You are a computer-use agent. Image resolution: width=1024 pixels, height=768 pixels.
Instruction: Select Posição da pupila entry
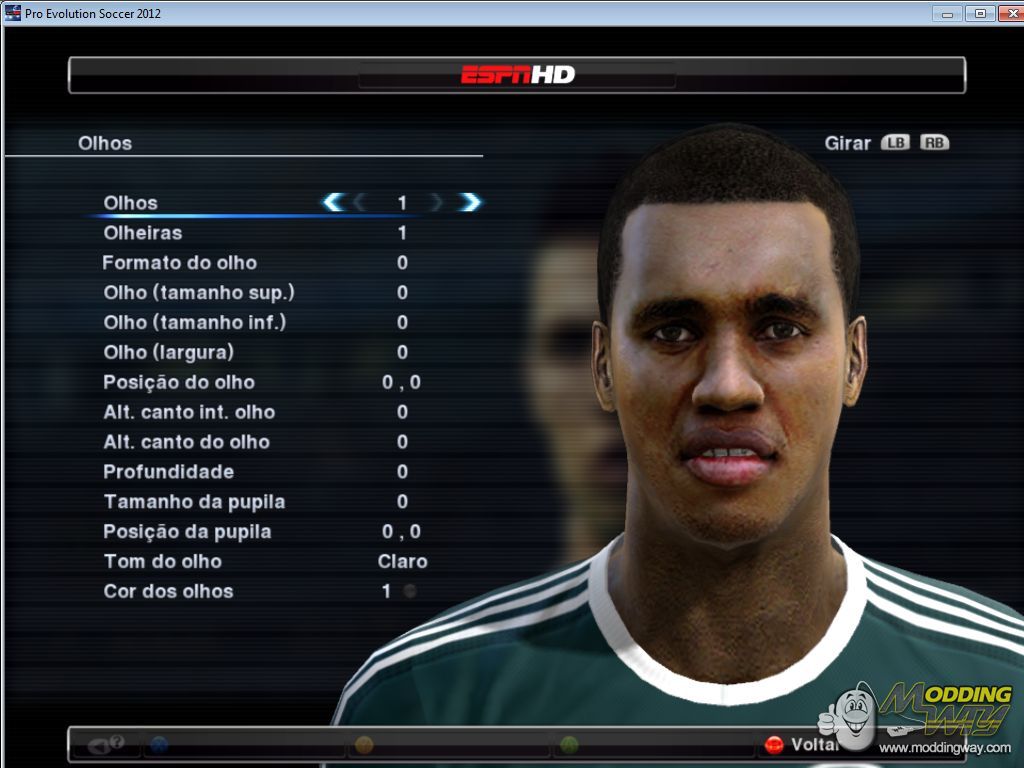tap(187, 532)
